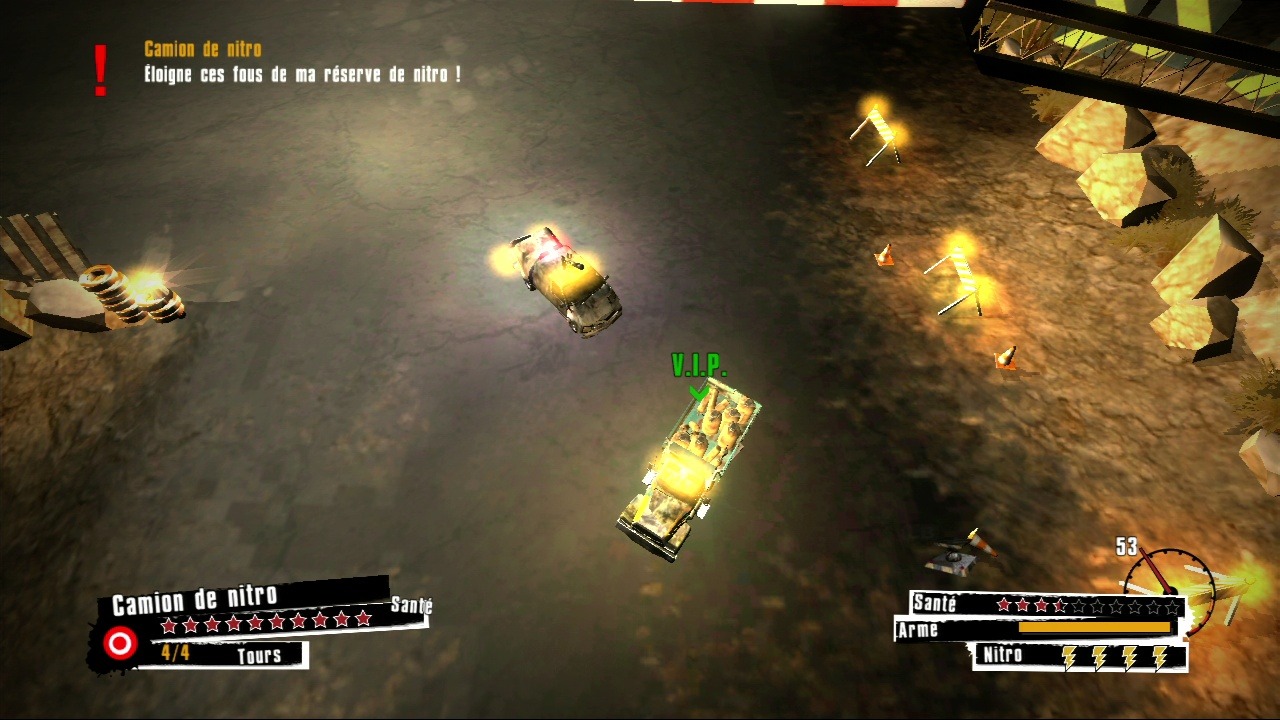Screen dimensions: 1280x720
Task: Select the Santé label on the right HUD
Action: pos(933,603)
